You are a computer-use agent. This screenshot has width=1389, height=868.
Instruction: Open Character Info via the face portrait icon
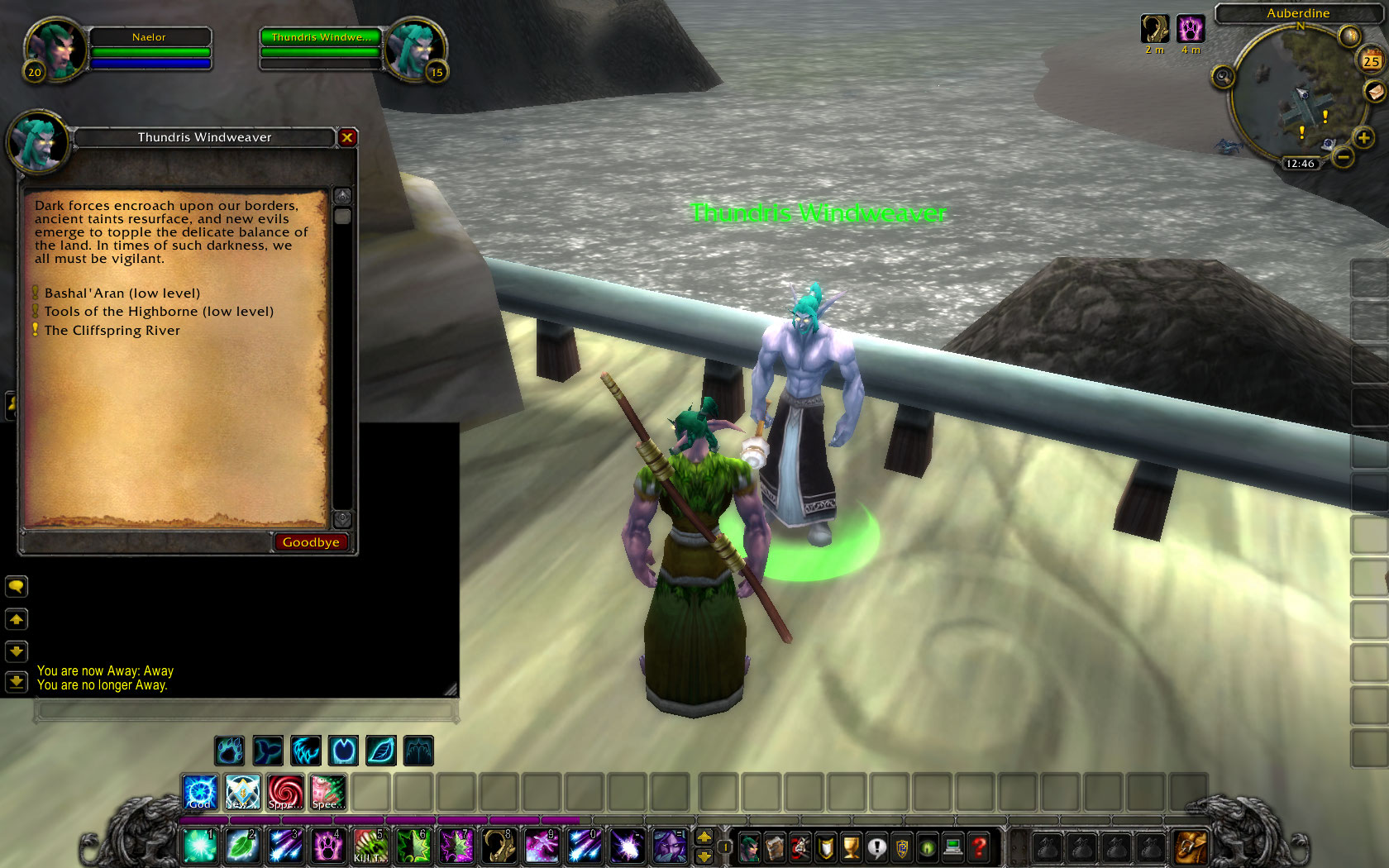click(750, 847)
